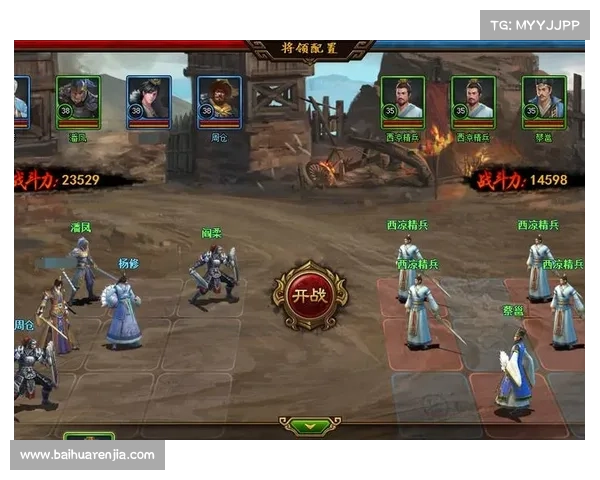Start the battle with the 开战 button

click(x=309, y=296)
